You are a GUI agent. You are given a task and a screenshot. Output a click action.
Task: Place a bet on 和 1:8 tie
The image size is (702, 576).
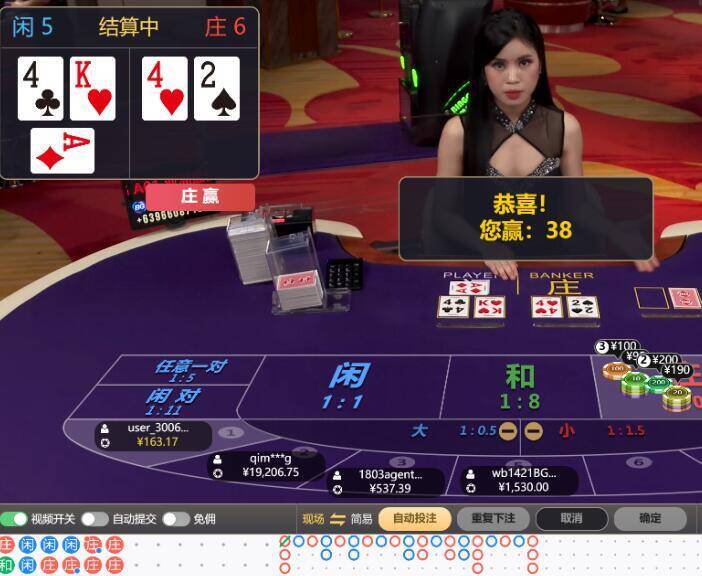tap(519, 385)
